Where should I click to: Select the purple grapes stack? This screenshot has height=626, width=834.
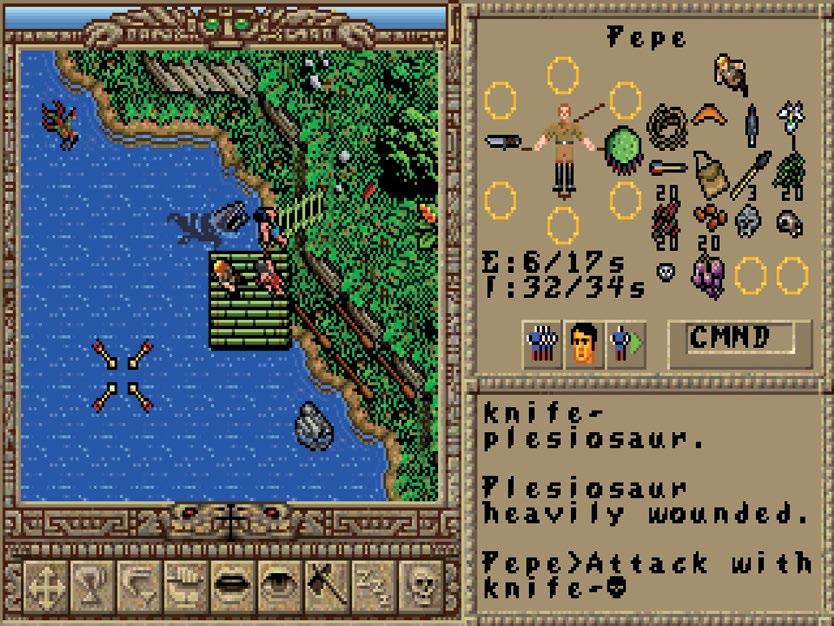tap(708, 272)
